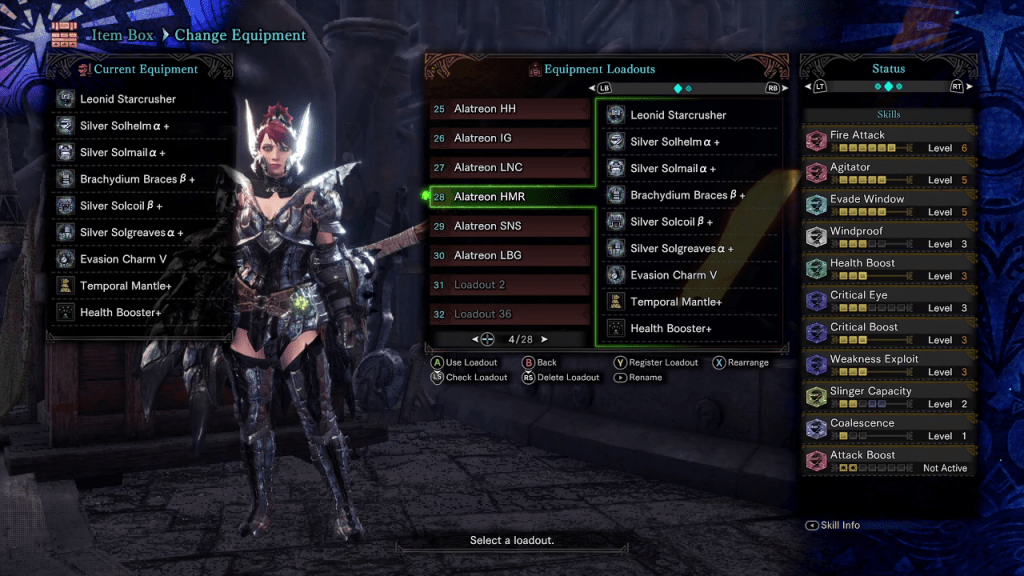Select the Alatreon HH loadout

point(510,109)
